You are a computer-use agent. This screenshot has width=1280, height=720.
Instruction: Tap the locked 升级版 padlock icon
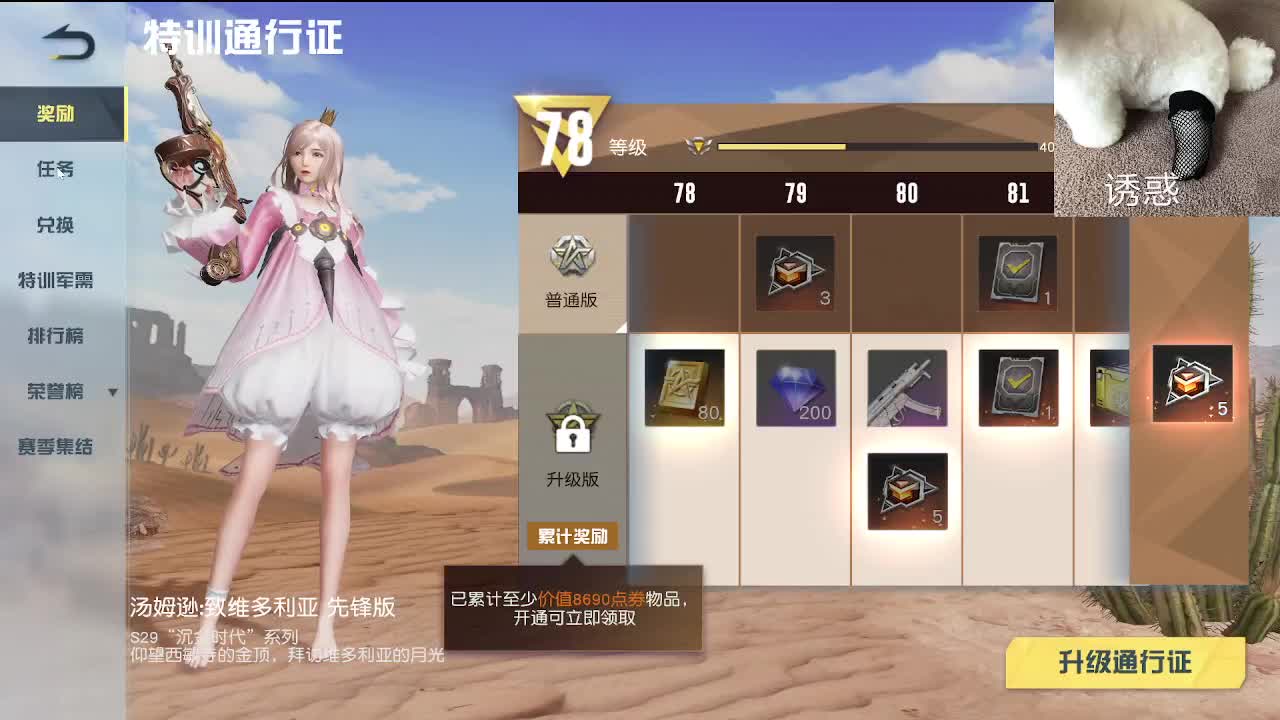[570, 432]
